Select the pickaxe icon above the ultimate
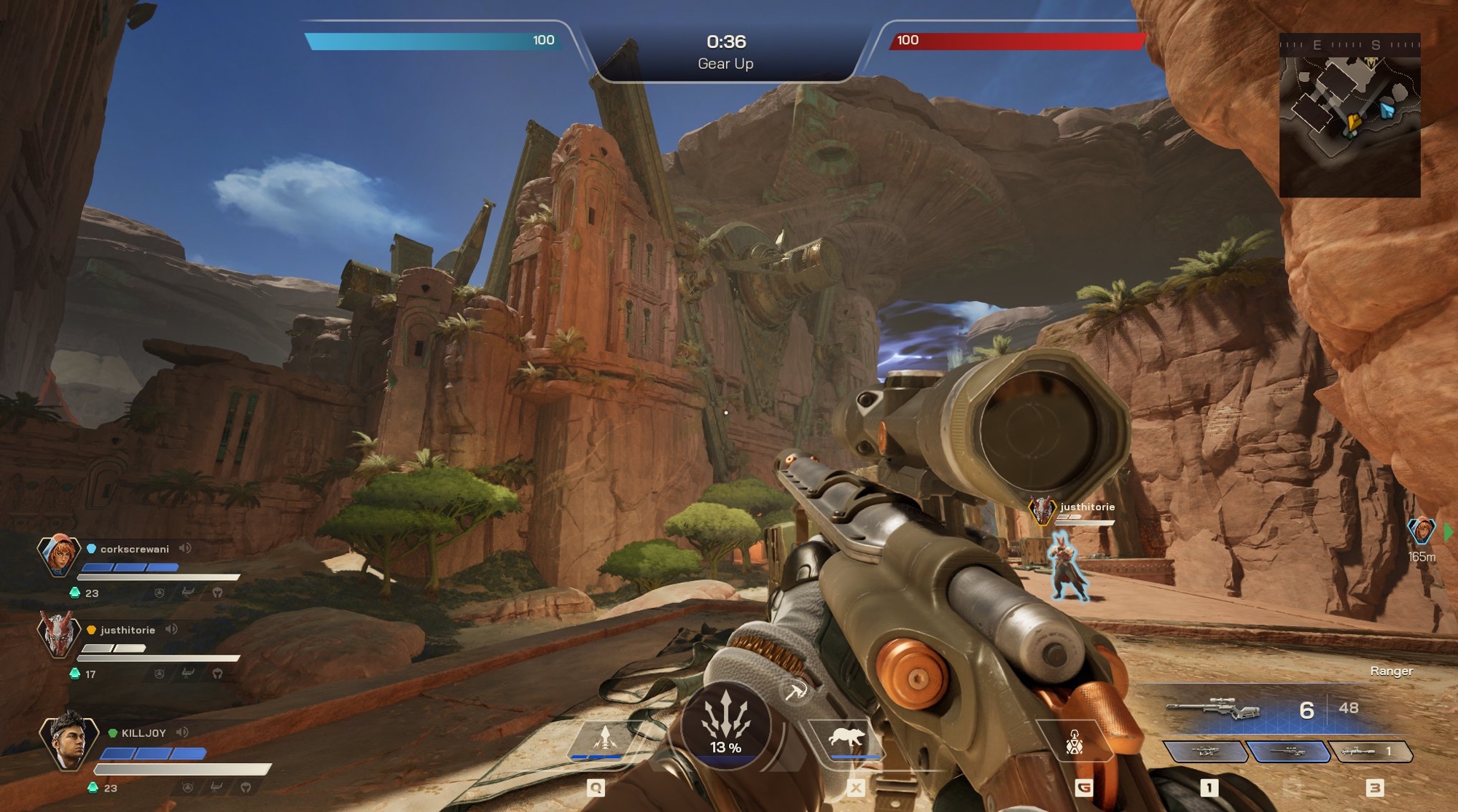 (795, 691)
